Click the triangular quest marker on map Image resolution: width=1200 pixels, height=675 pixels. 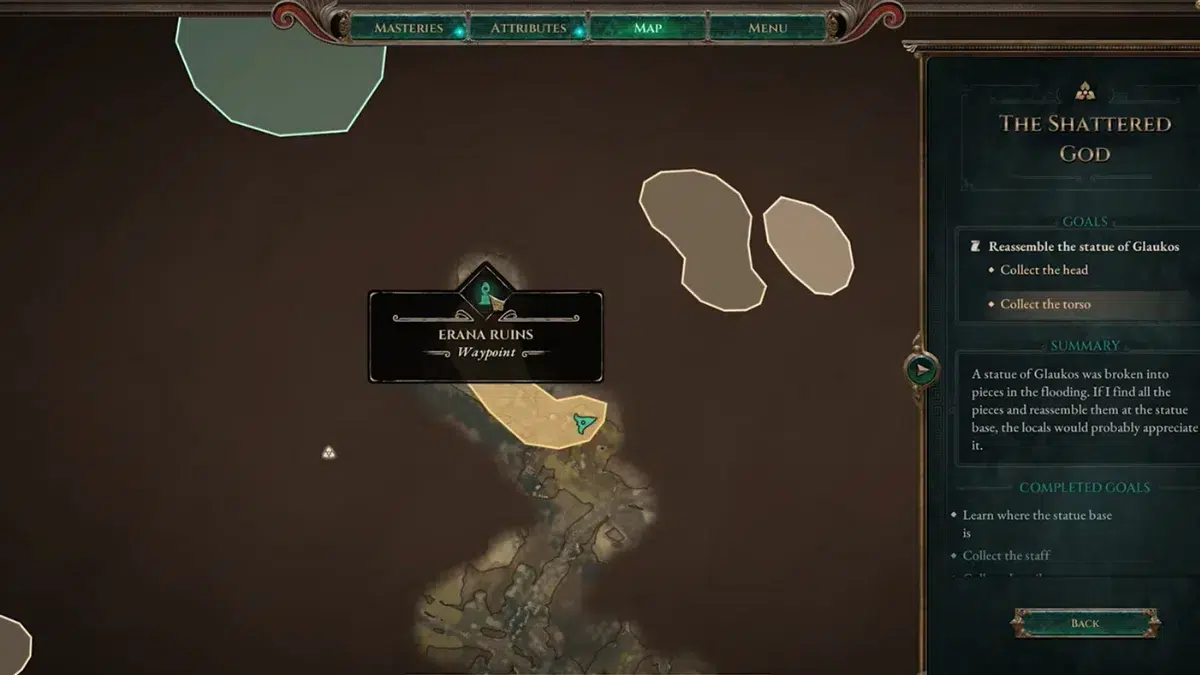point(329,453)
